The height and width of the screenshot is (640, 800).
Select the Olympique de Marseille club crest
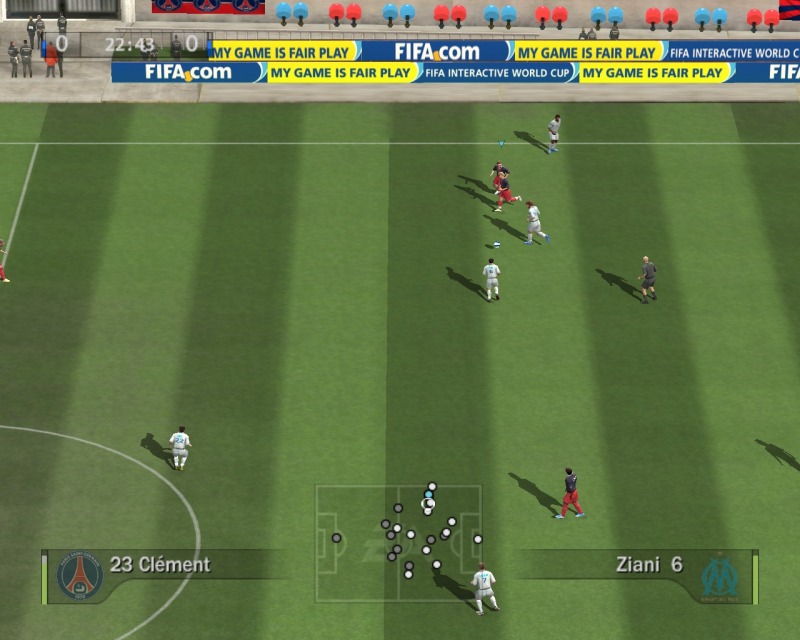pos(719,577)
